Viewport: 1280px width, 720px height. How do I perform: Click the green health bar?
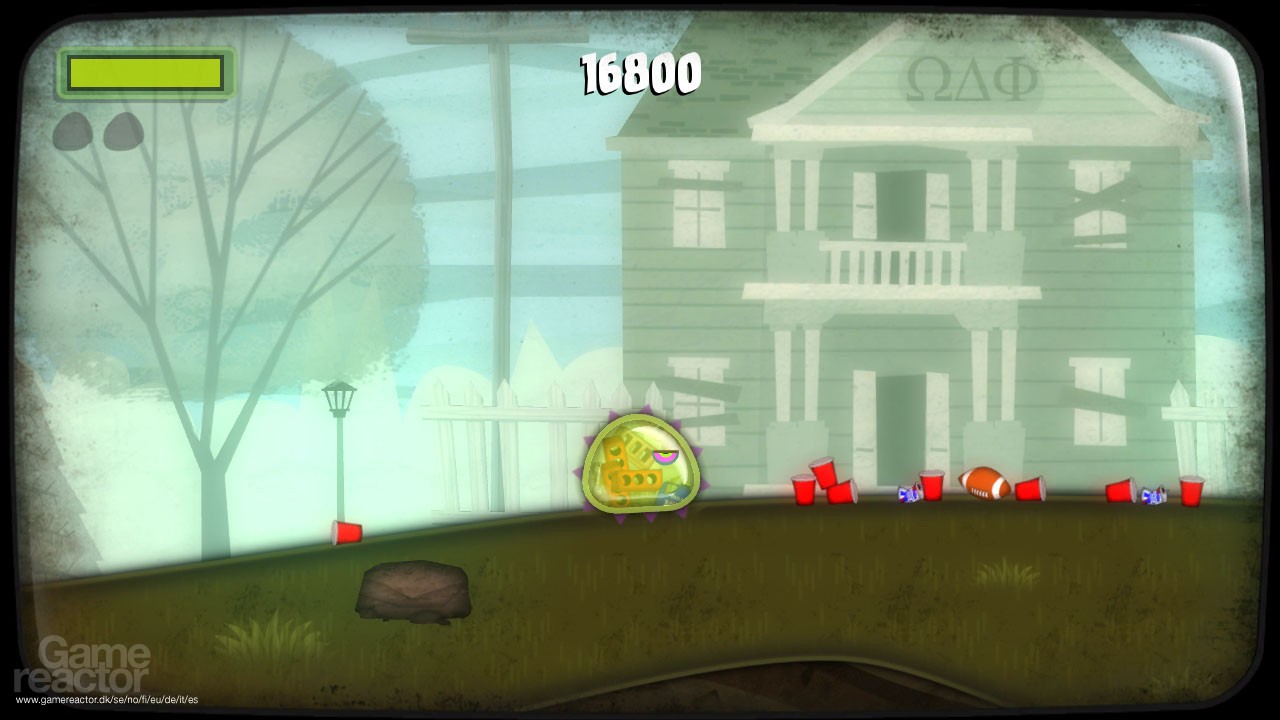point(145,72)
